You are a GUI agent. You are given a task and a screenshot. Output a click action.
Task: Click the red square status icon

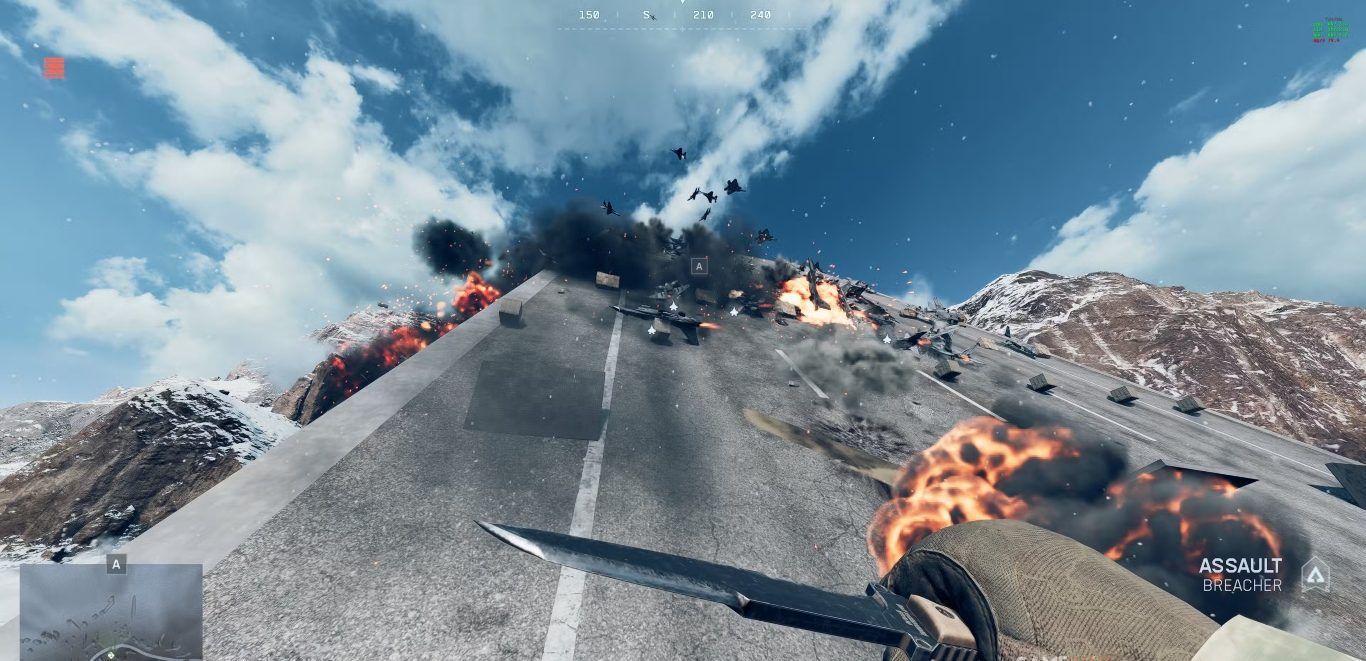[x=54, y=68]
